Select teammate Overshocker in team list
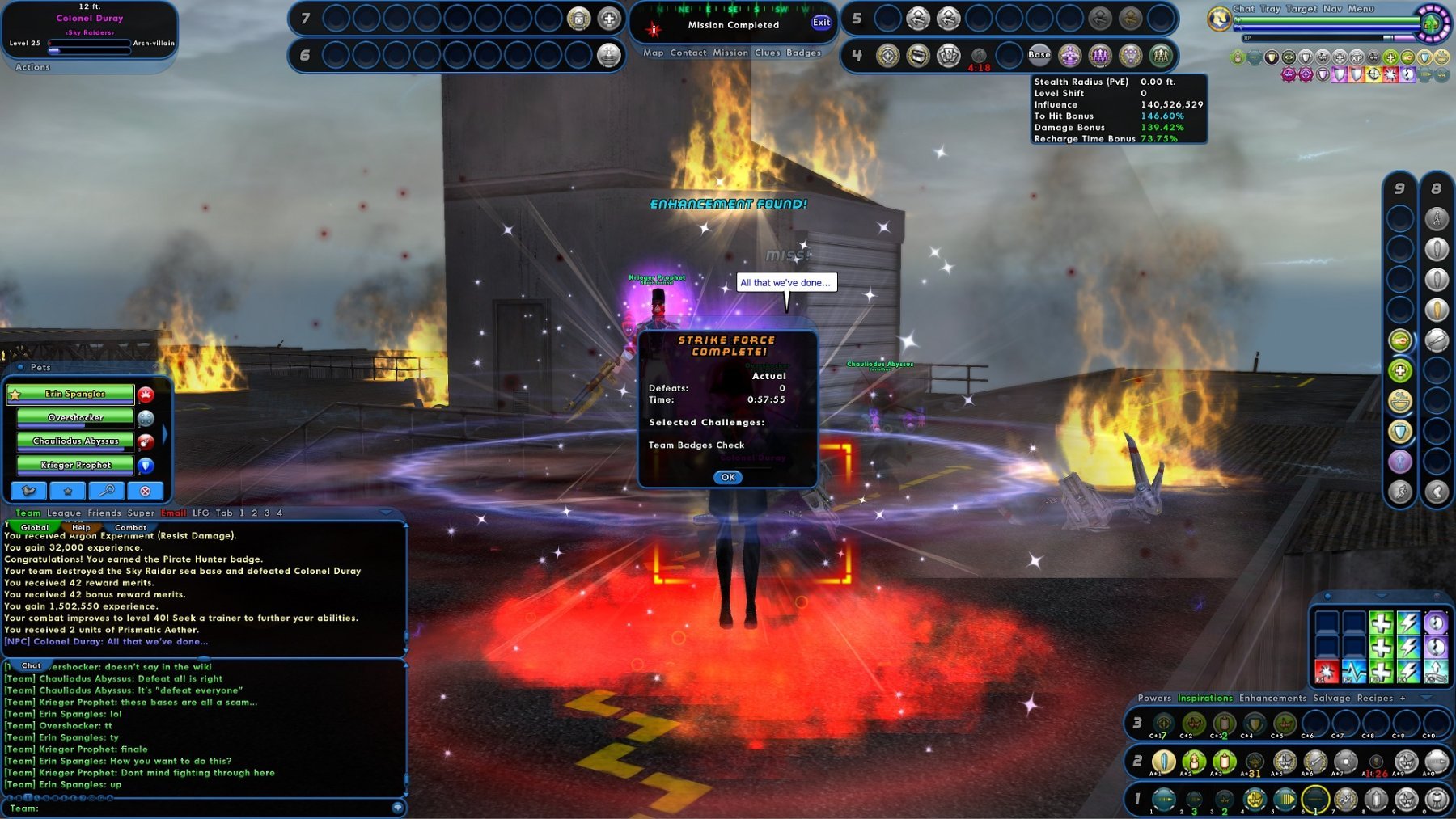The height and width of the screenshot is (819, 1456). (75, 418)
